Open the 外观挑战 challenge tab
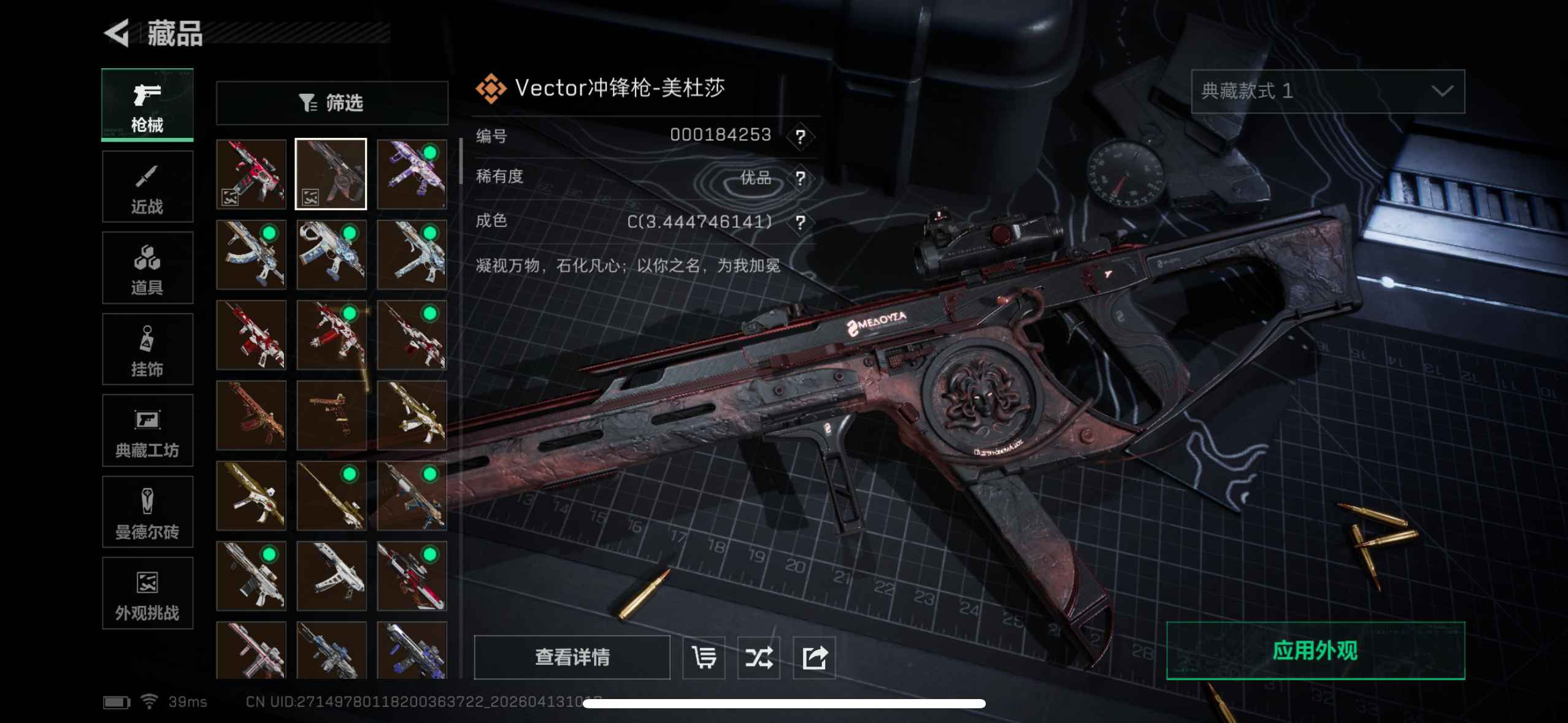 pyautogui.click(x=147, y=593)
